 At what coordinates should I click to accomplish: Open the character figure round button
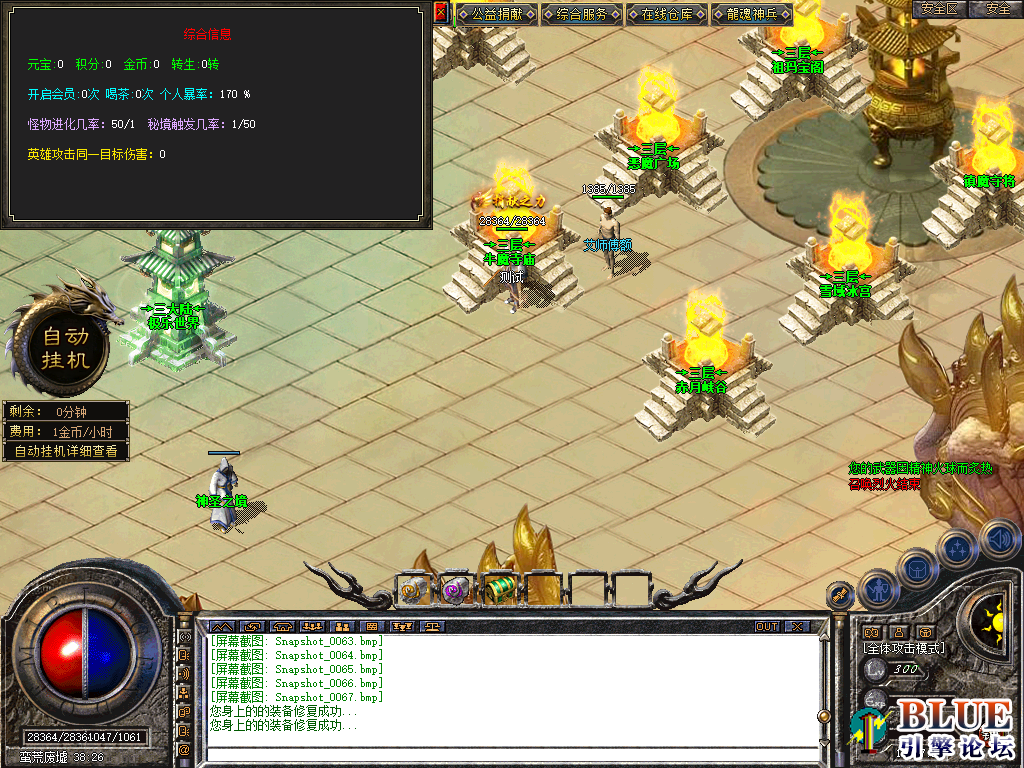[879, 589]
